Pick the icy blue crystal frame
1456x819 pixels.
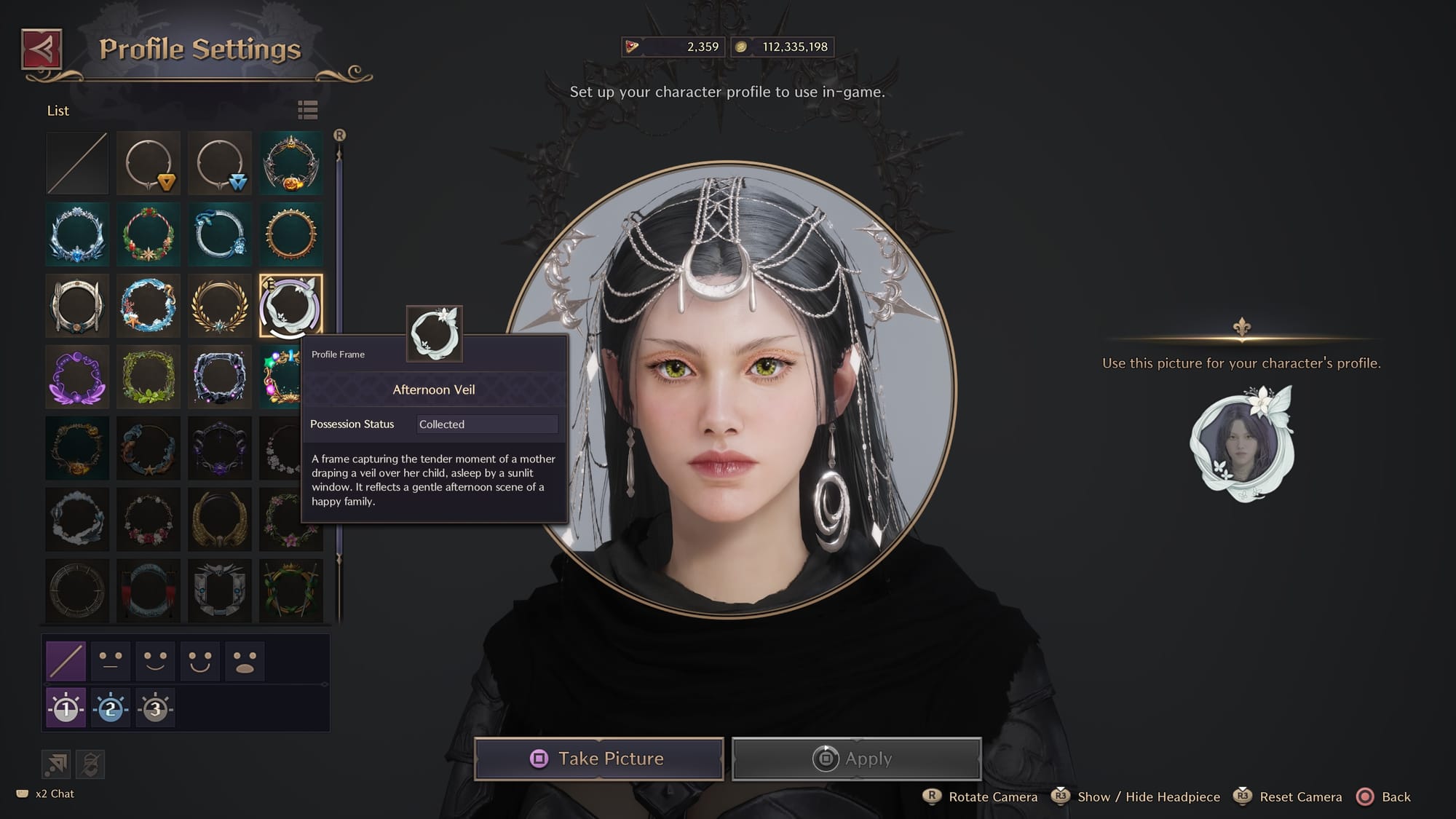77,234
